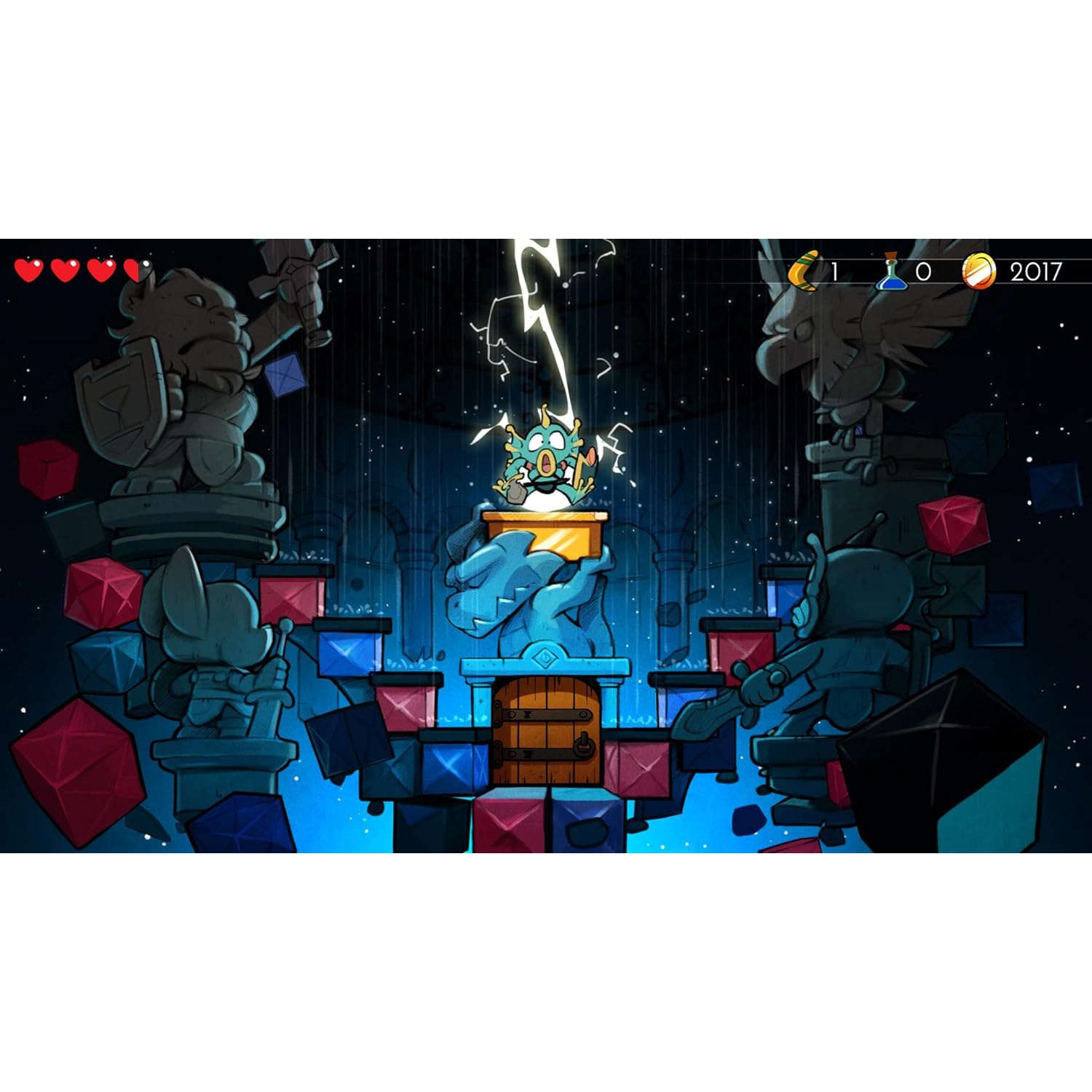Click the first full heart icon
Screen dimensions: 1092x1092
pos(29,272)
